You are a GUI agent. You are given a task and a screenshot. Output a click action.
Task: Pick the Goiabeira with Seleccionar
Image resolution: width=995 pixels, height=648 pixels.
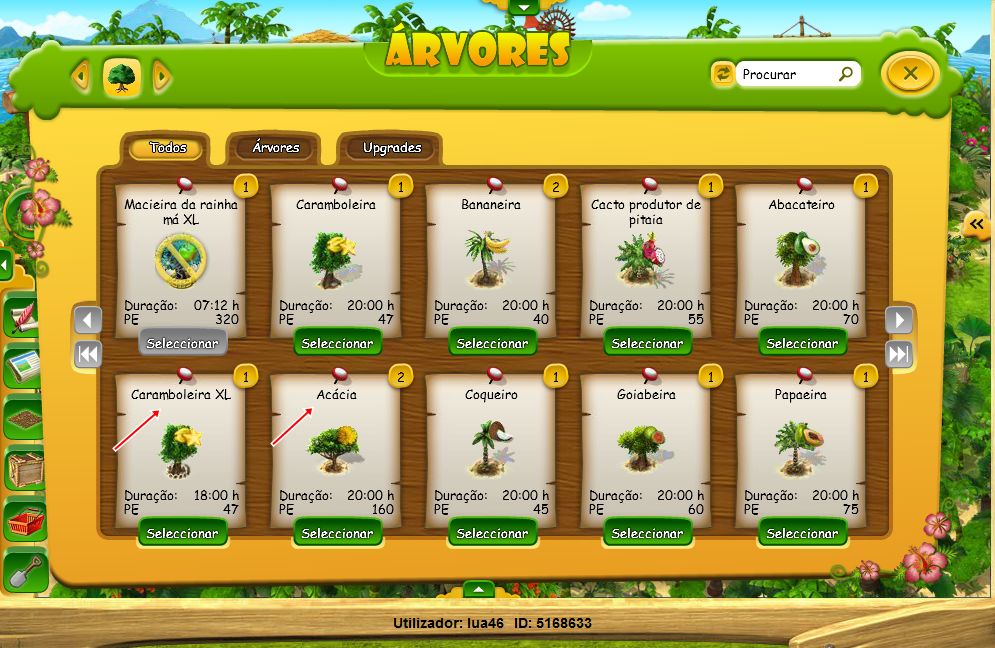pos(647,533)
